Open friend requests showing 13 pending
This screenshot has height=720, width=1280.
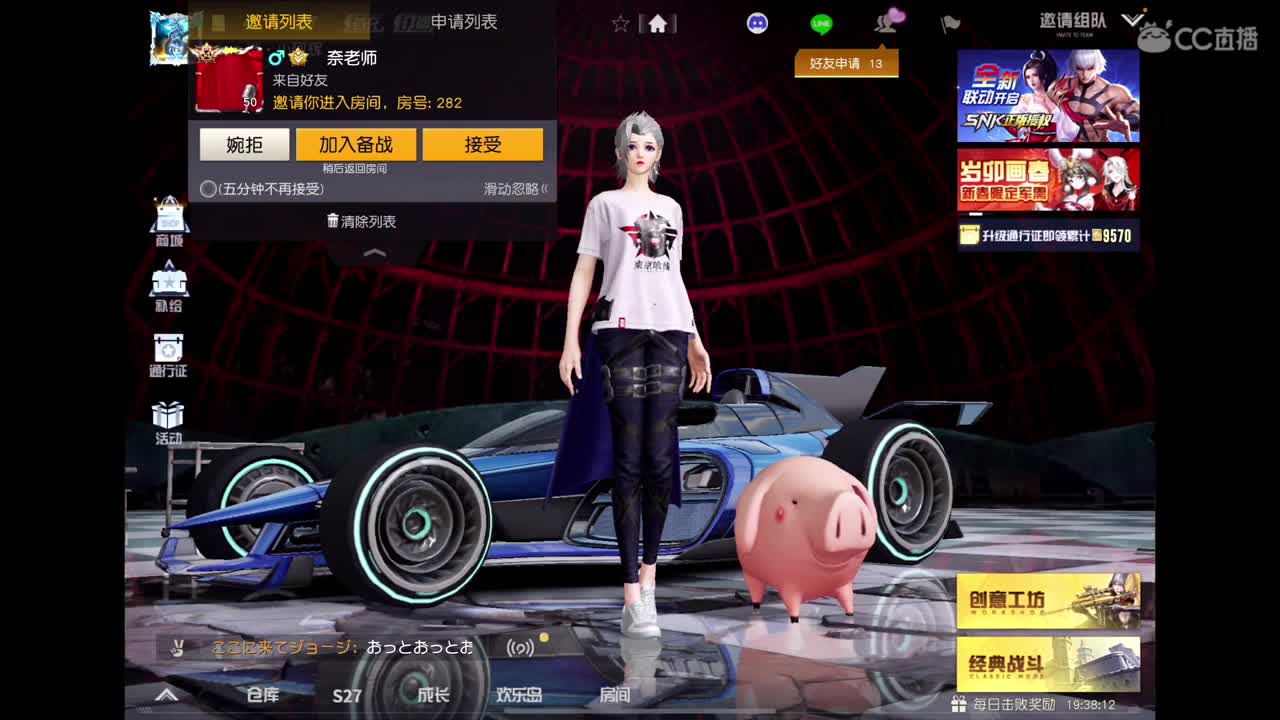pyautogui.click(x=847, y=62)
